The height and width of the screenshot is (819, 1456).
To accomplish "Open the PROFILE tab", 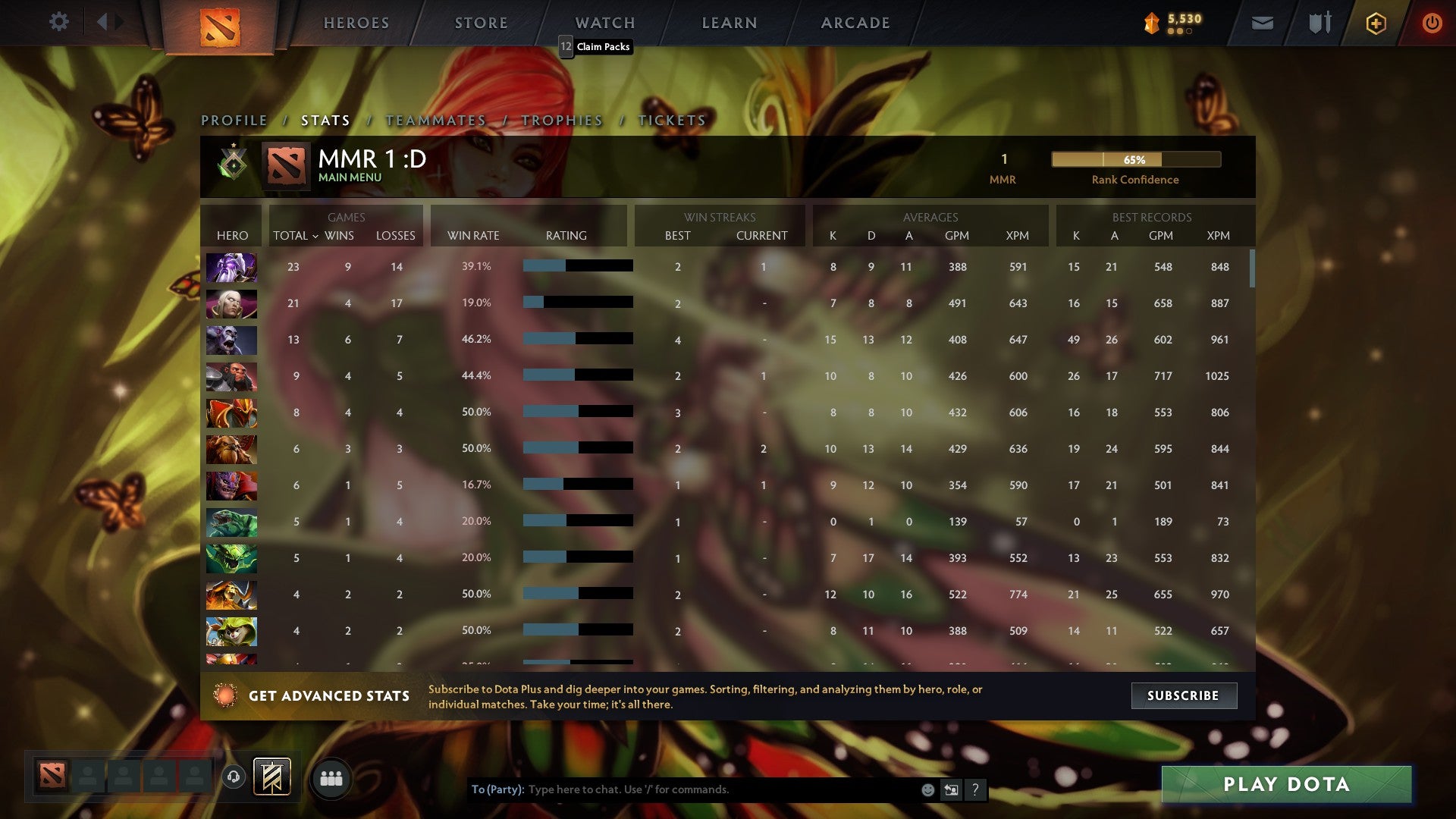I will coord(234,120).
